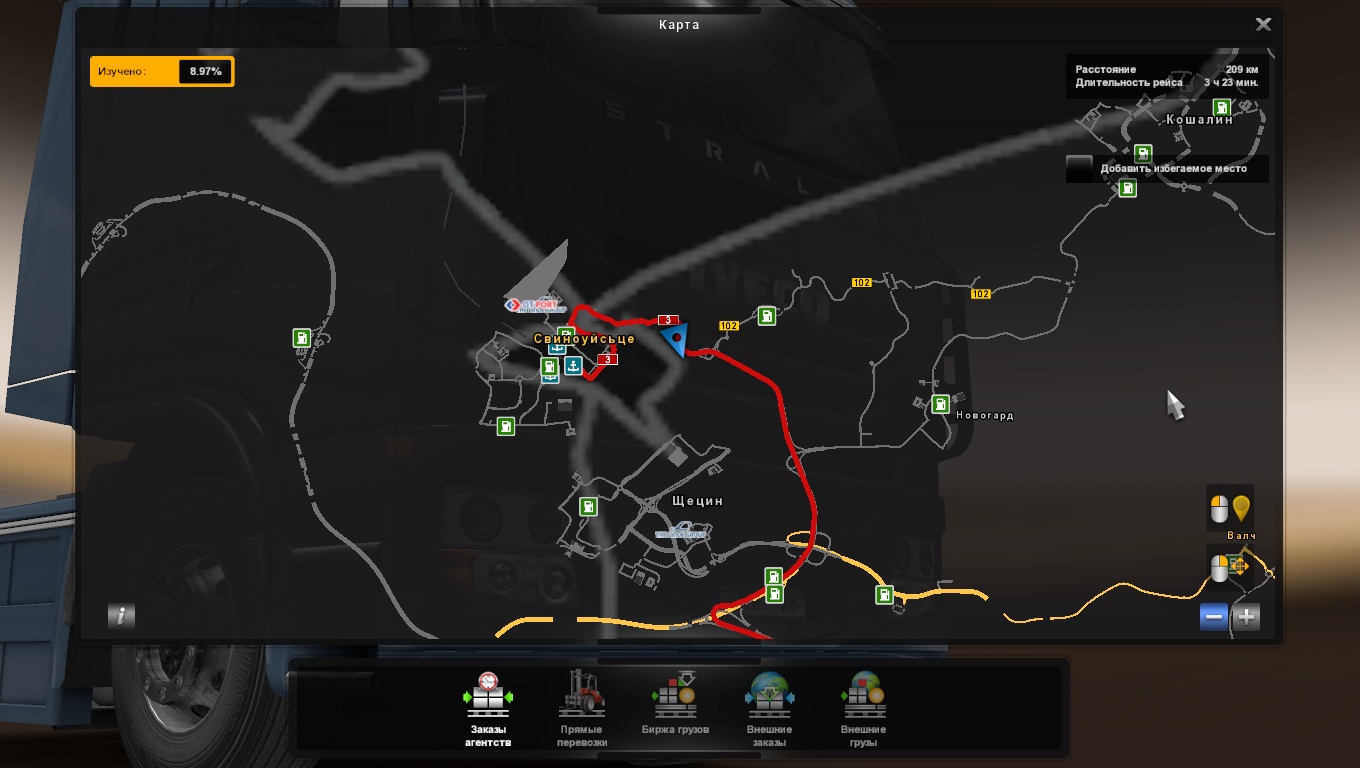
Task: Zoom out the map with minus button
Action: [x=1214, y=617]
